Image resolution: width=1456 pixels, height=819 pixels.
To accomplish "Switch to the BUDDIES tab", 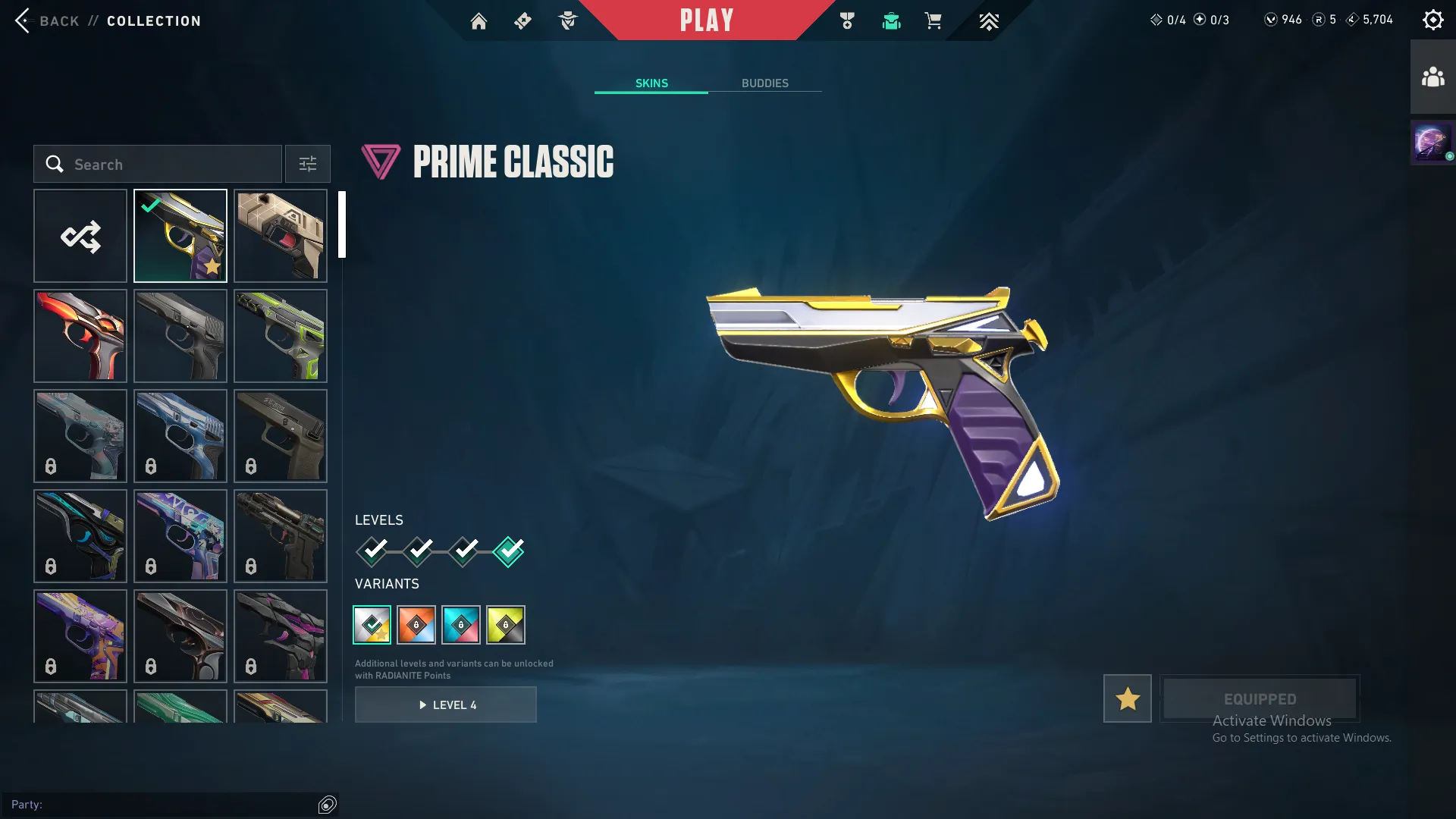I will pos(765,83).
